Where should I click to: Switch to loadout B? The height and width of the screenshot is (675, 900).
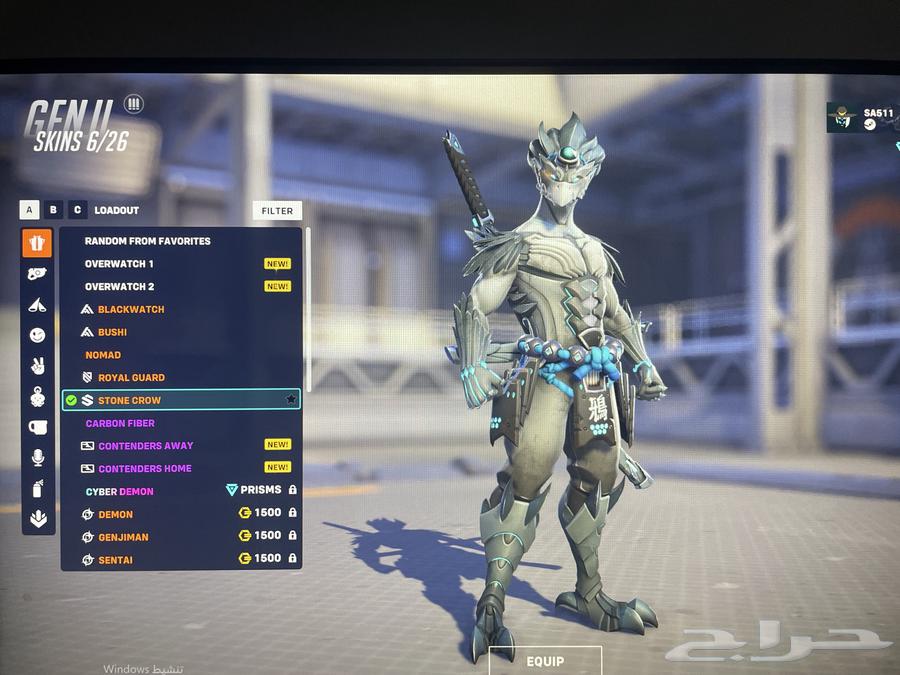coord(53,210)
